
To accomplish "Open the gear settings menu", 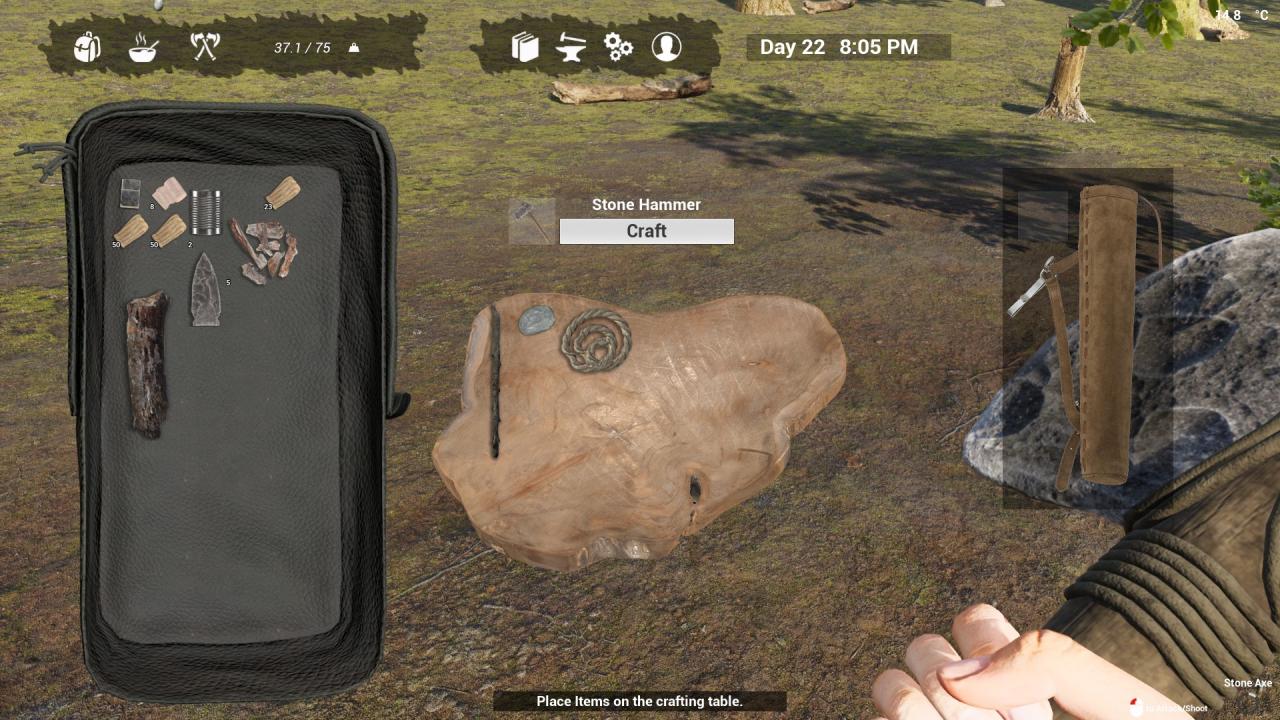I will [618, 47].
